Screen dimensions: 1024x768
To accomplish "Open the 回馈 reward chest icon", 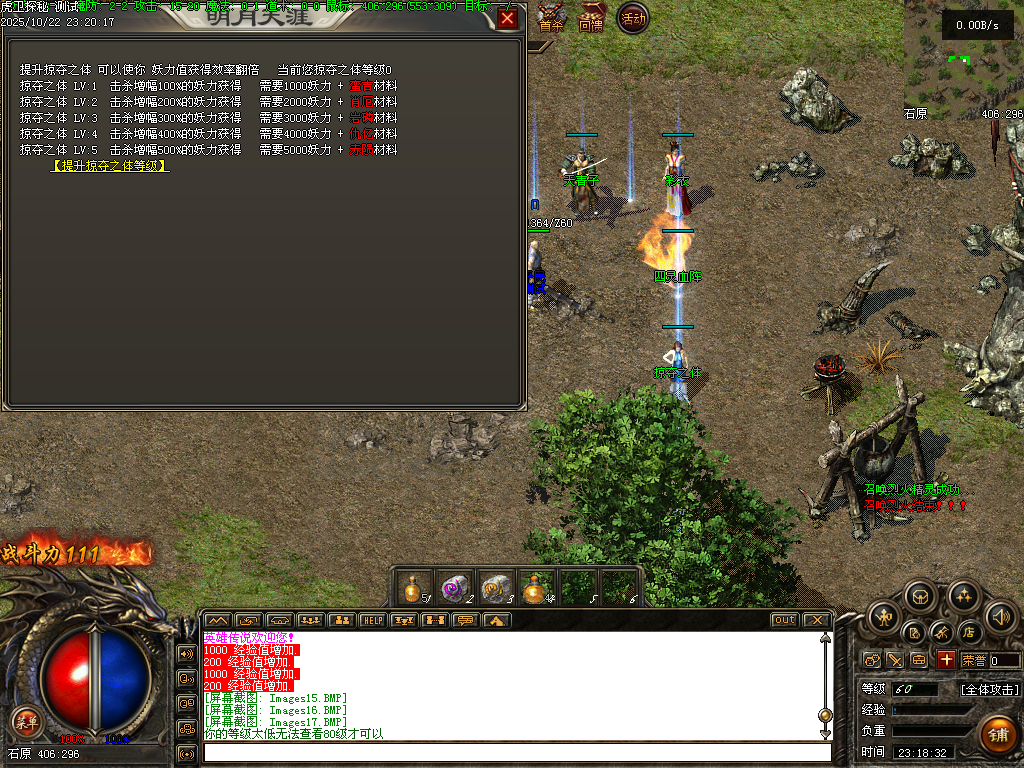I will [x=591, y=18].
